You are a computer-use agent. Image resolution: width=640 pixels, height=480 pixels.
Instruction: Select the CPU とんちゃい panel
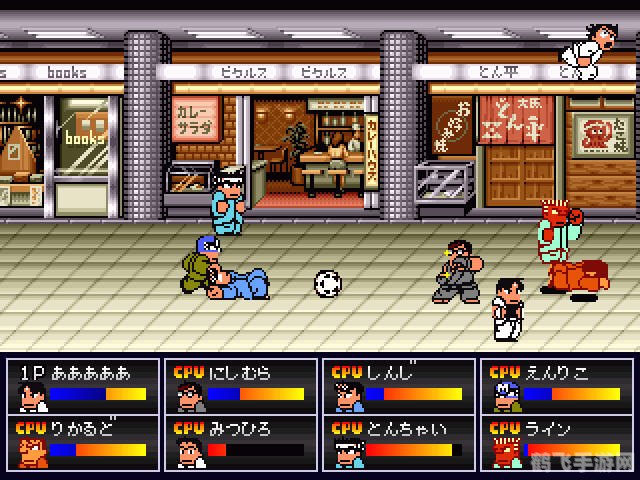(395, 442)
